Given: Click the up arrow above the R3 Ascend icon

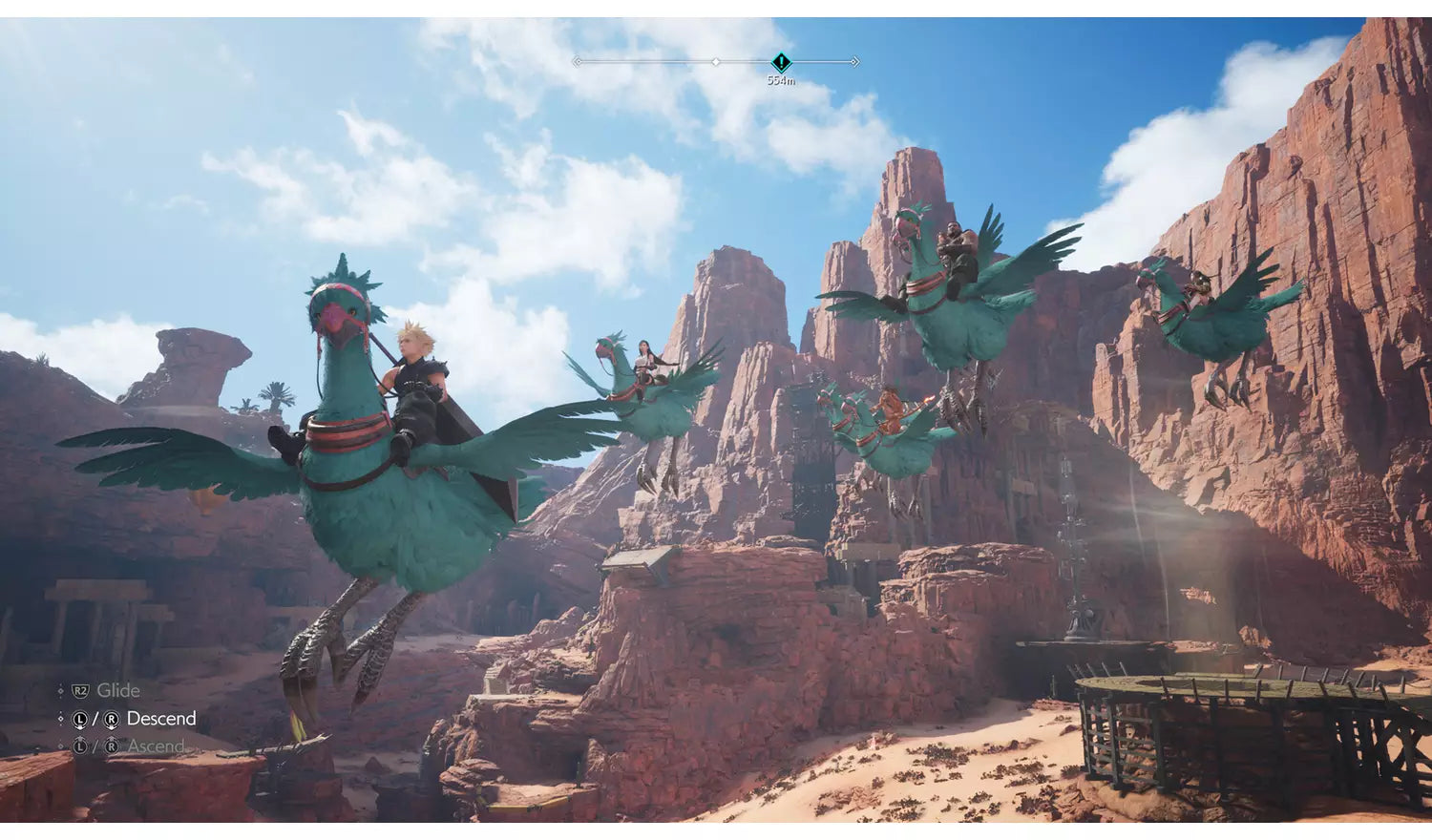Looking at the screenshot, I should coord(112,737).
